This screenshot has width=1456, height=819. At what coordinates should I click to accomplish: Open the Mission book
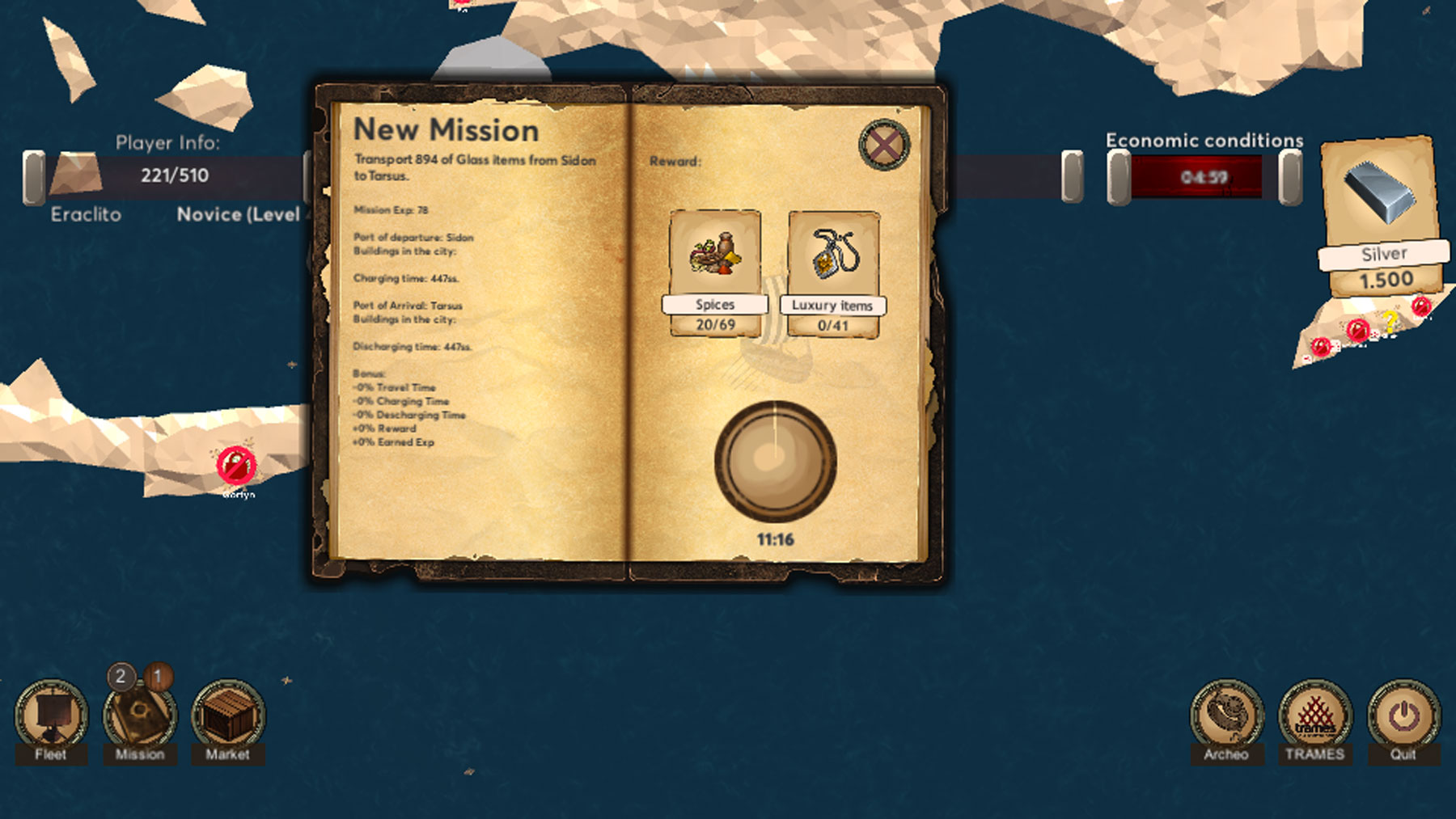(x=139, y=717)
